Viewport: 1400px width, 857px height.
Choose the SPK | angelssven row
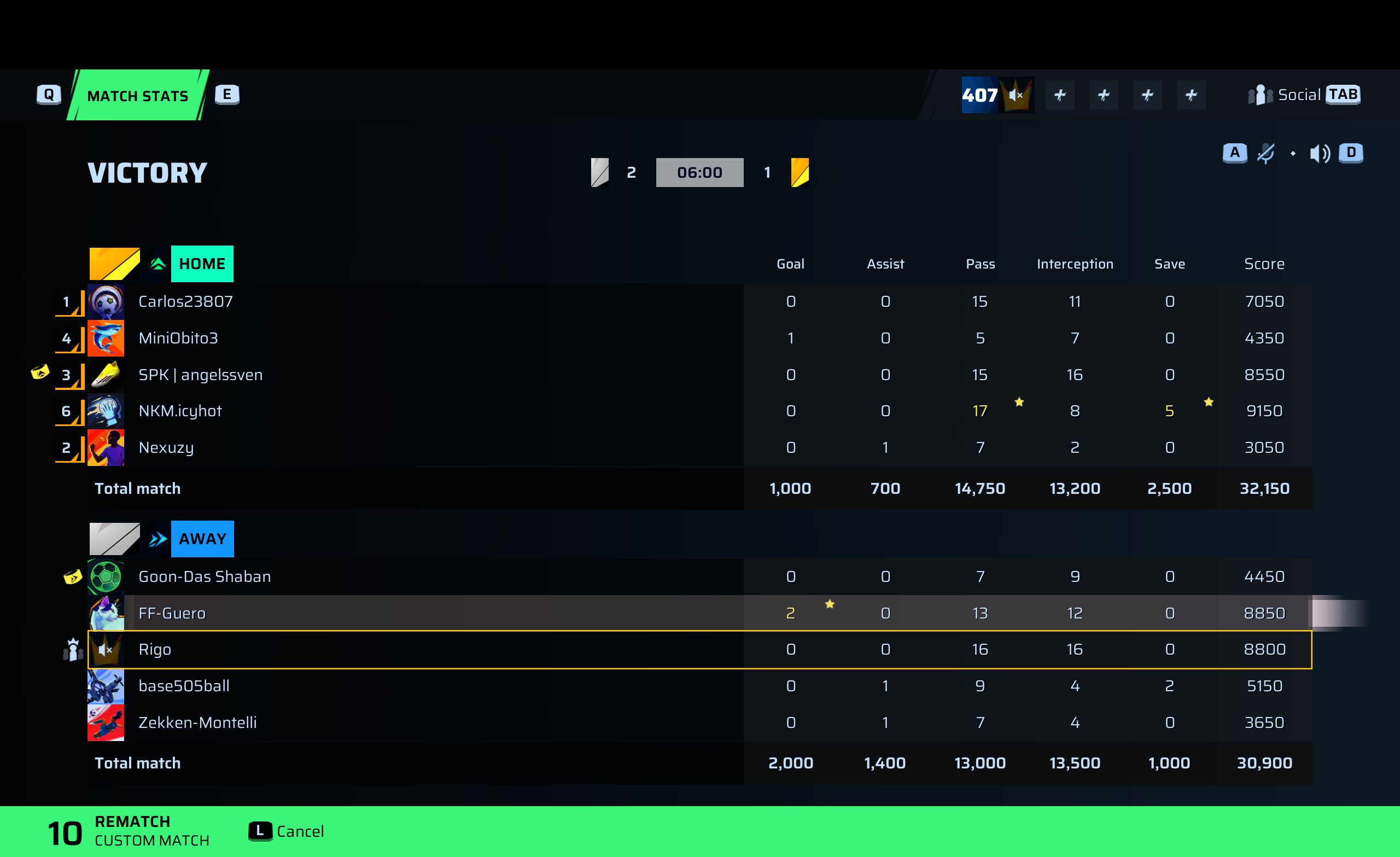200,375
